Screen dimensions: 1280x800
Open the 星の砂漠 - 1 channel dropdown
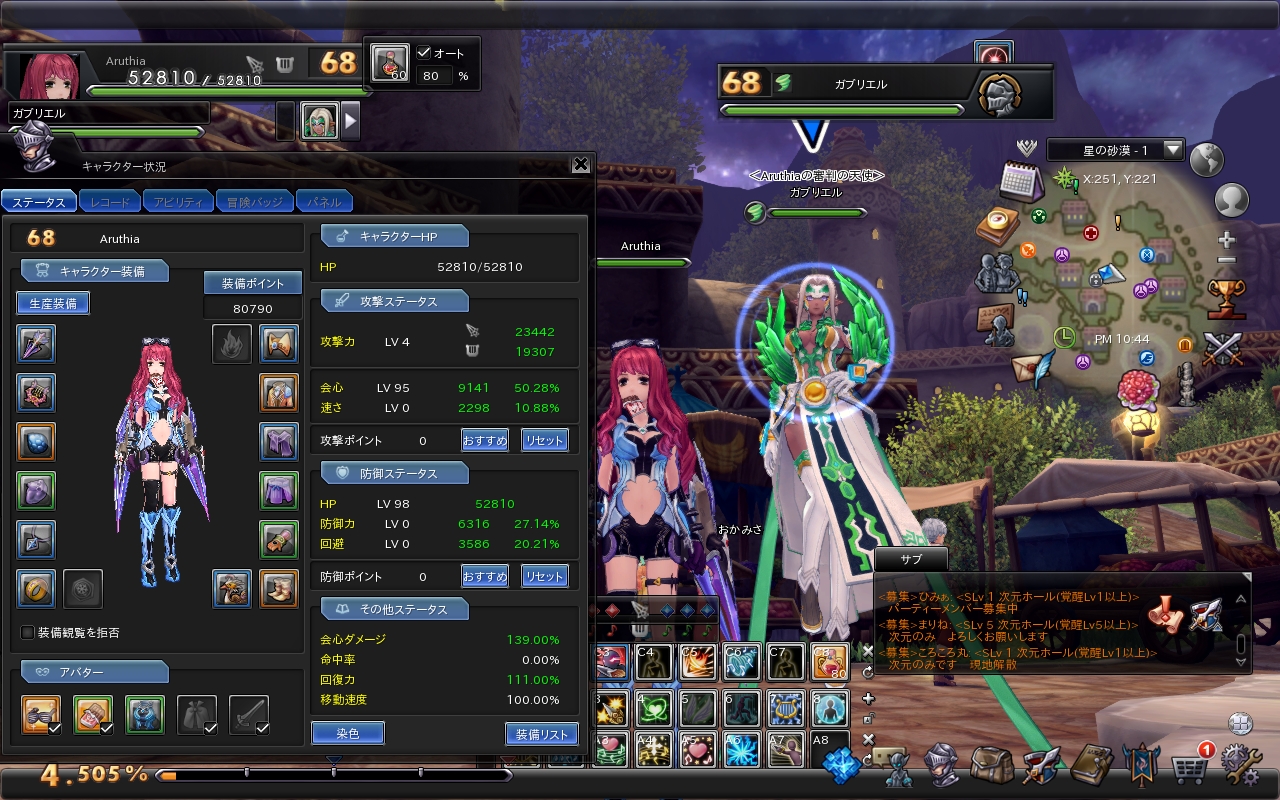(x=1173, y=150)
